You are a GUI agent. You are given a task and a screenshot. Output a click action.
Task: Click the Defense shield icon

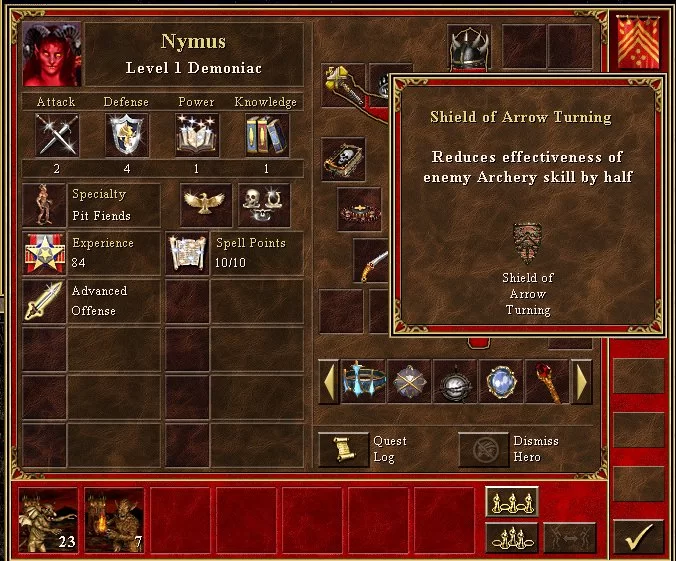[x=127, y=135]
